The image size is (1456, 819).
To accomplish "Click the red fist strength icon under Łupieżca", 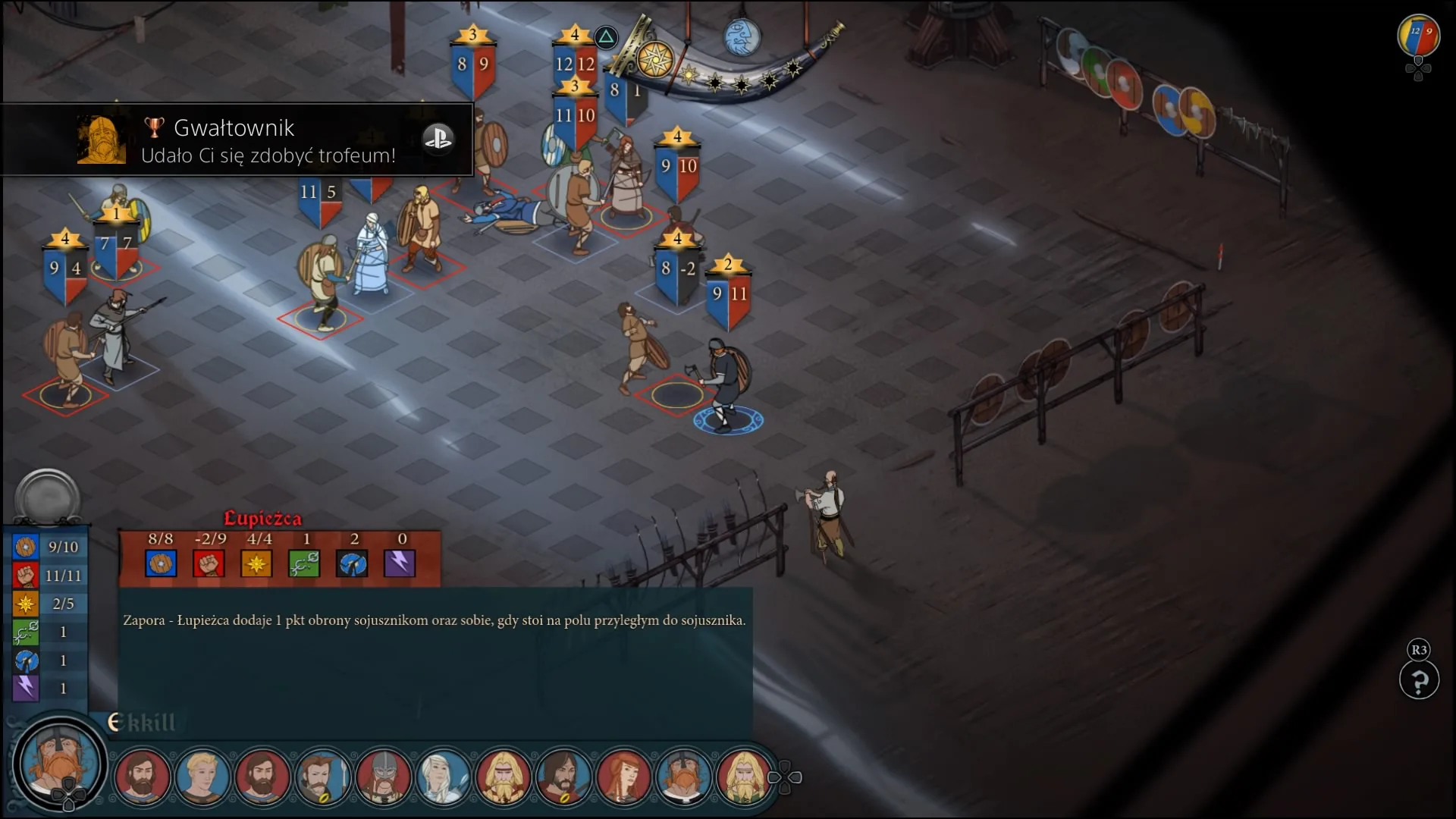I will pos(209,563).
